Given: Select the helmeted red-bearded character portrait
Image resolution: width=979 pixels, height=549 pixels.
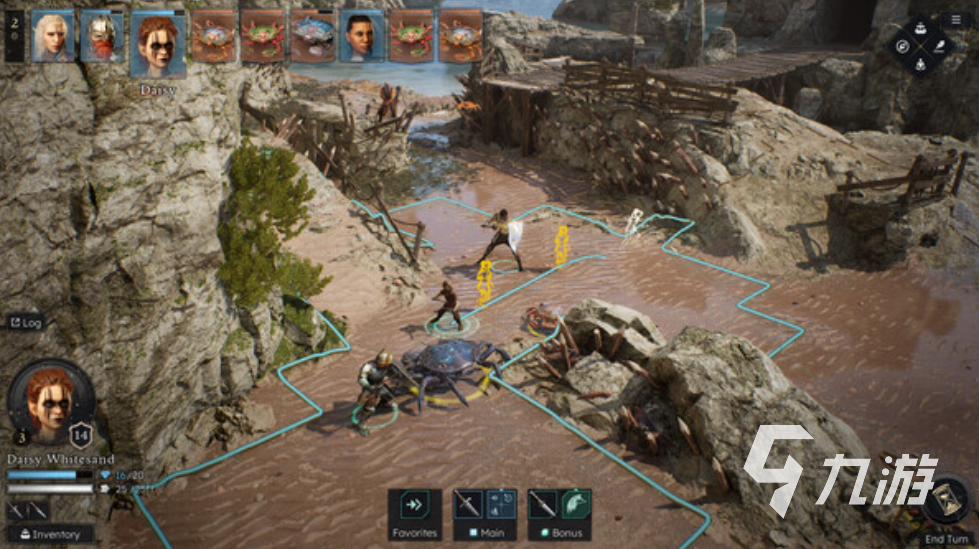Looking at the screenshot, I should 101,37.
